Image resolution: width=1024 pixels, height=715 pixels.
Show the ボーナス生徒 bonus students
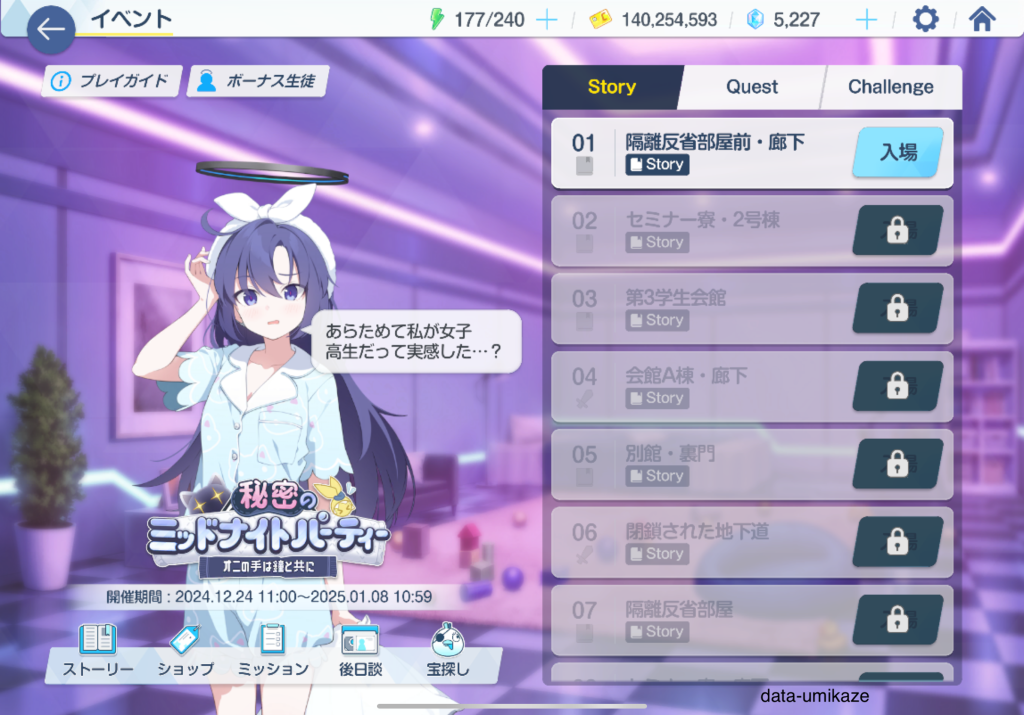[258, 81]
